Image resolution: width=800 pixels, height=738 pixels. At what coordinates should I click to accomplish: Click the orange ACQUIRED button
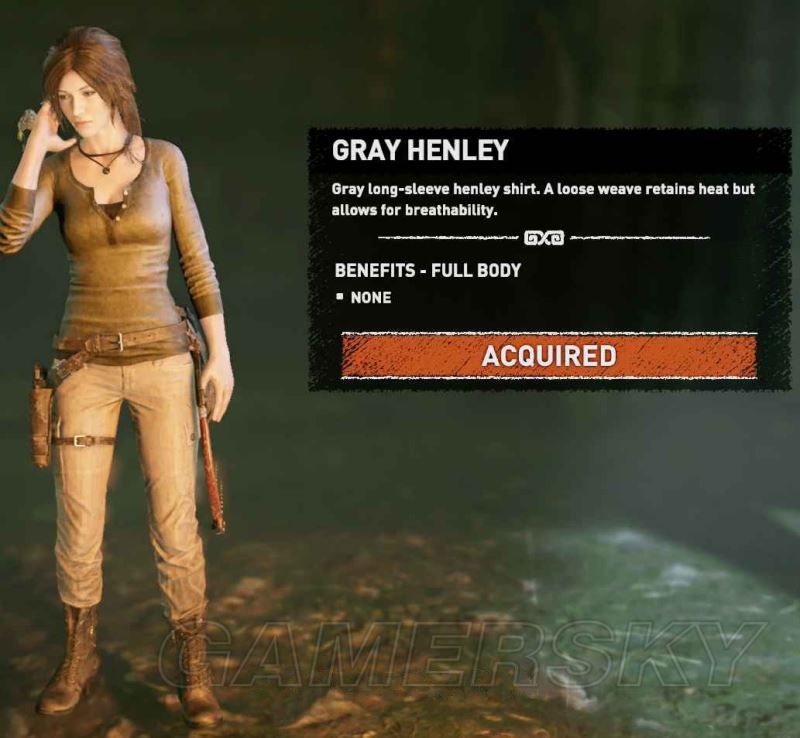coord(548,356)
